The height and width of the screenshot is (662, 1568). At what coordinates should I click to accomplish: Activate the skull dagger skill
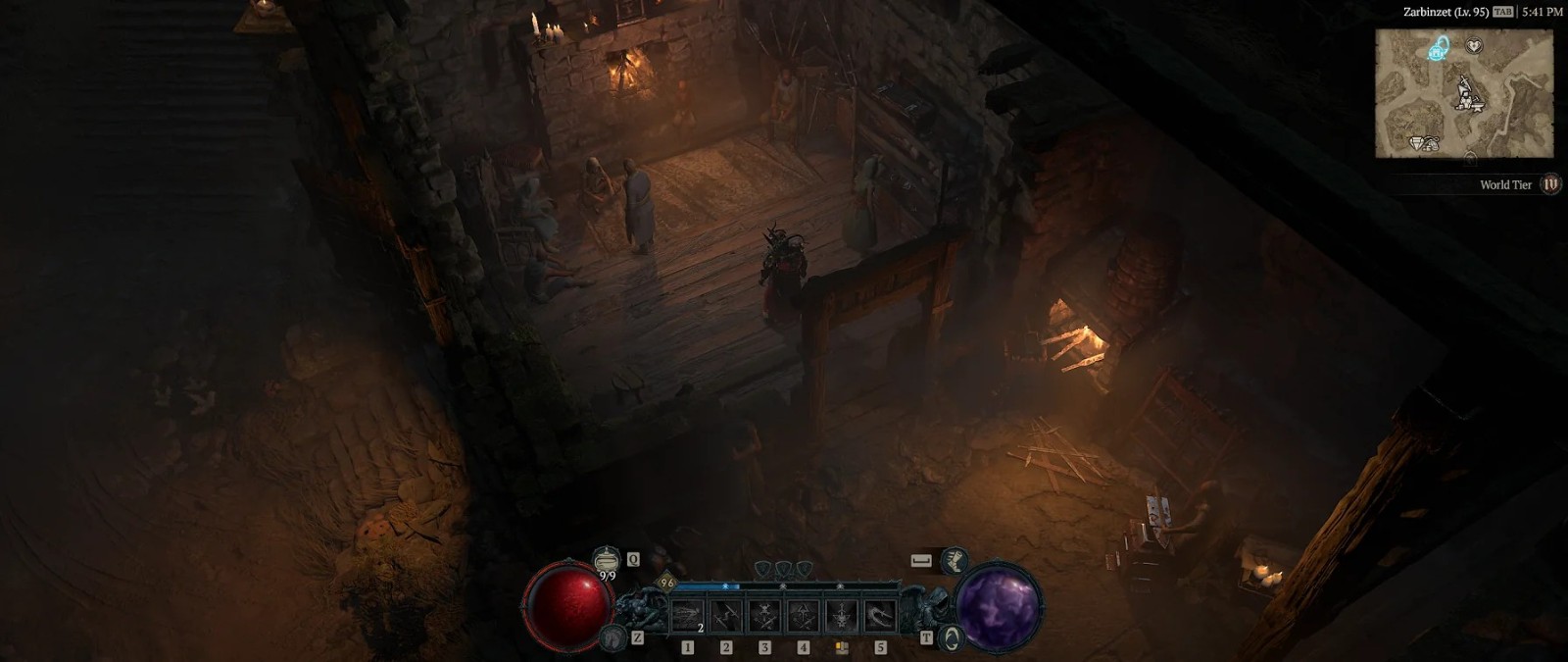tap(842, 616)
